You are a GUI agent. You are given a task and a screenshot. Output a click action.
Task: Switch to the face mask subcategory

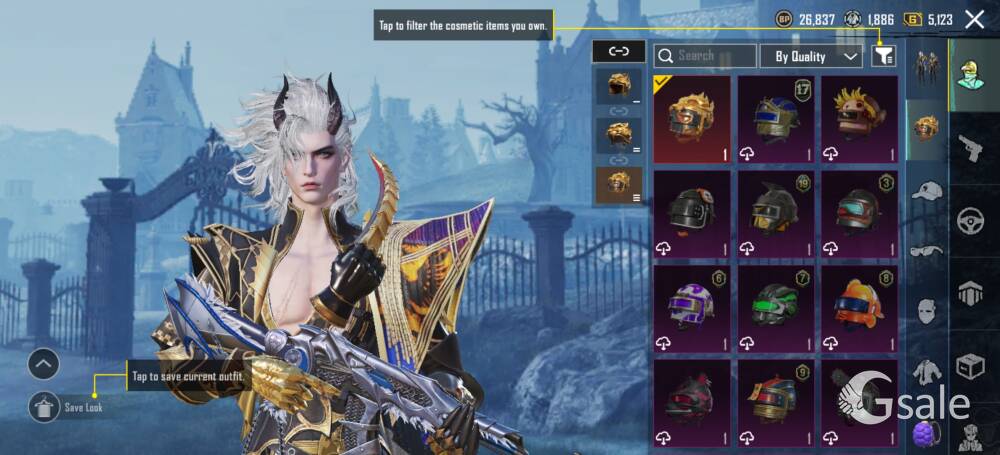[927, 311]
